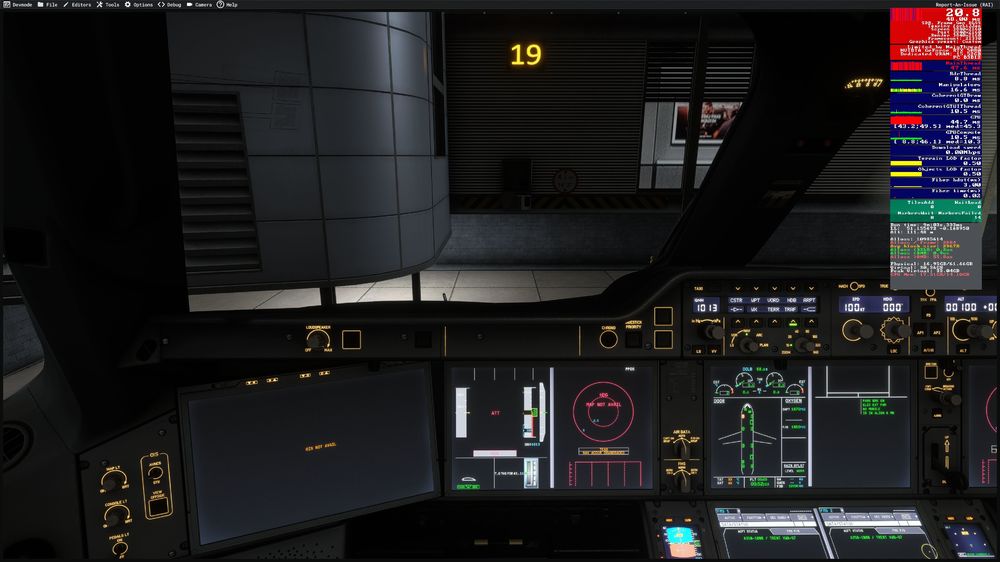1000x562 pixels.
Task: Open the Debug menu
Action: 173,4
